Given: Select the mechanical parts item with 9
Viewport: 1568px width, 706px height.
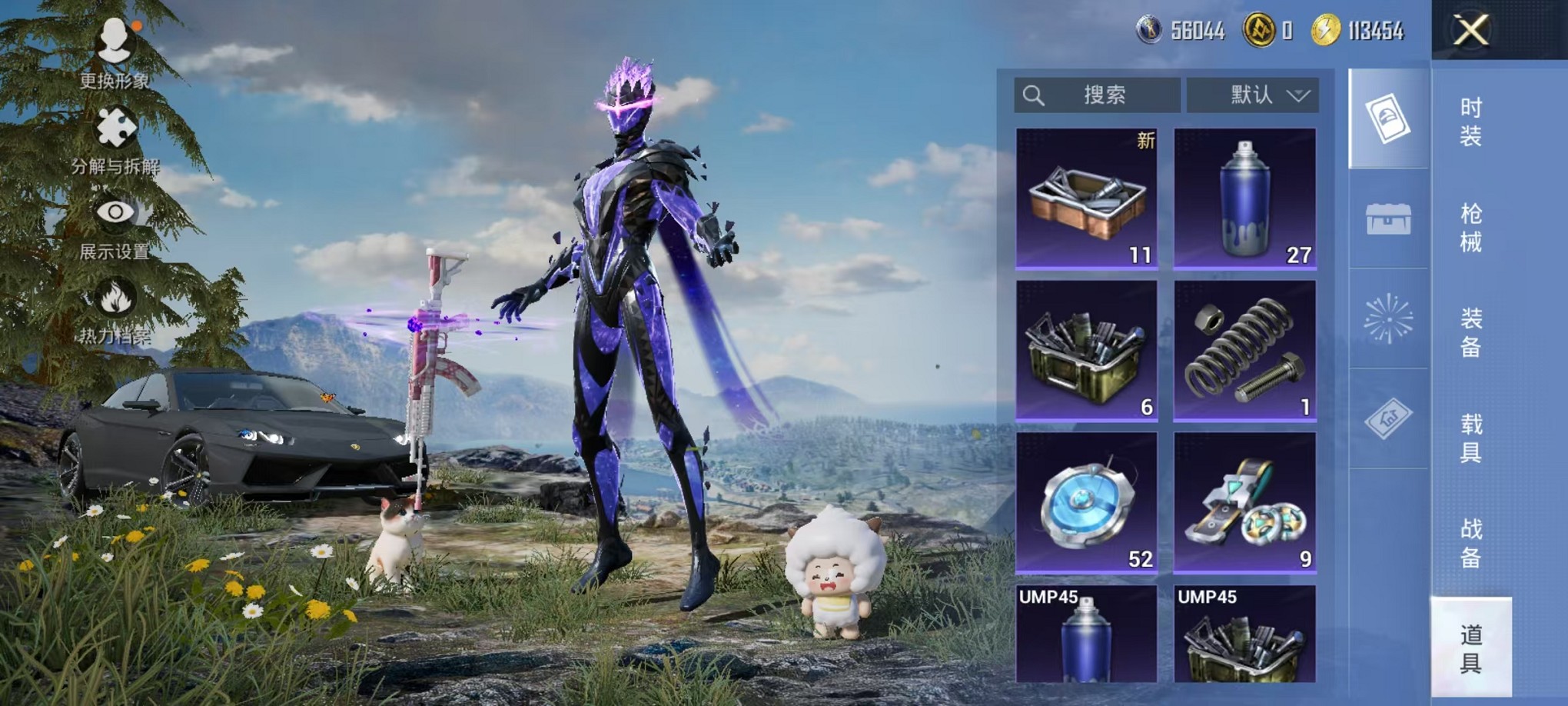Looking at the screenshot, I should click(x=1245, y=503).
